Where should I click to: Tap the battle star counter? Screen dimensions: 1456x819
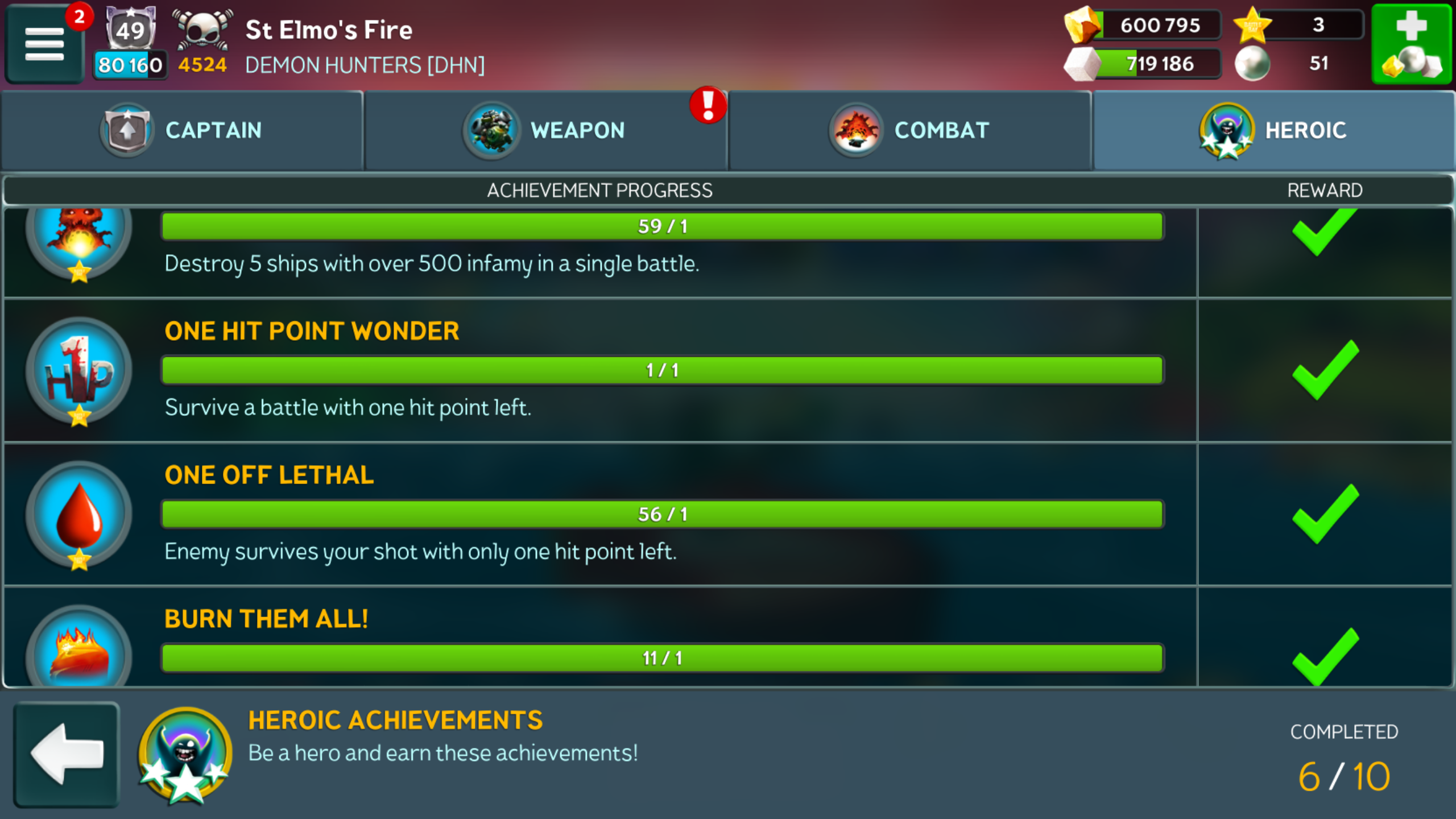click(1300, 25)
